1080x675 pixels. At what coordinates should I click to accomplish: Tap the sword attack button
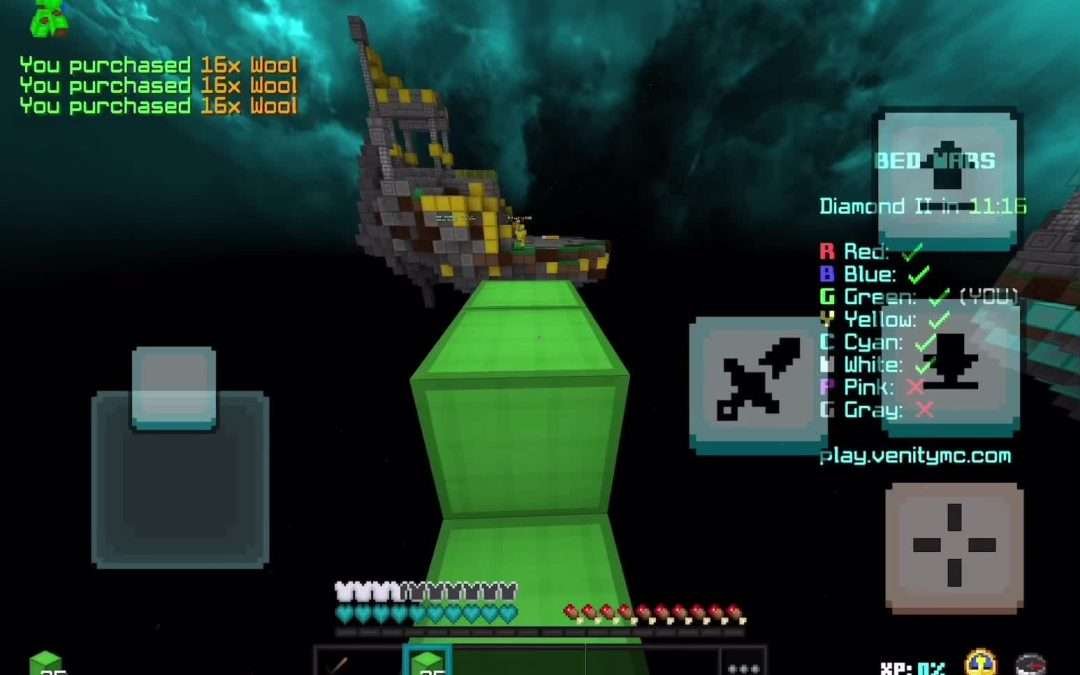758,385
